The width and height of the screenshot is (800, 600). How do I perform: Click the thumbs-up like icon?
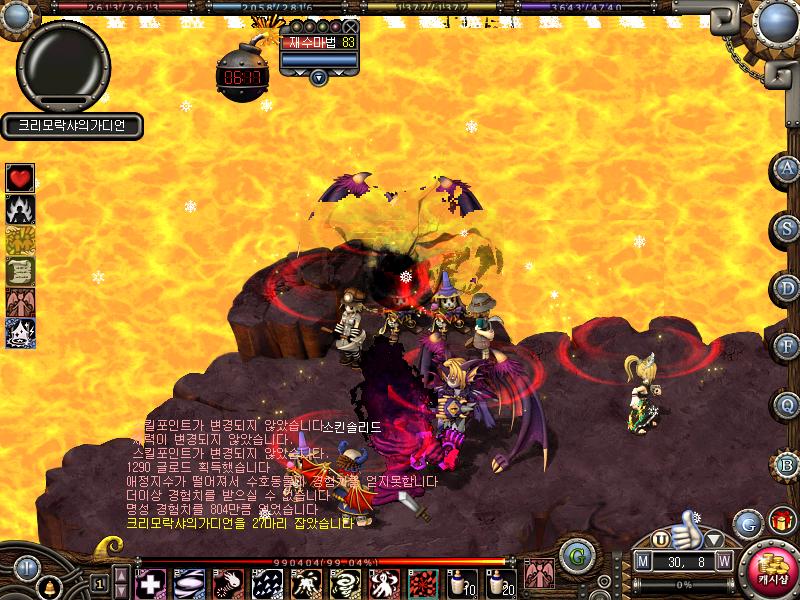tap(683, 527)
